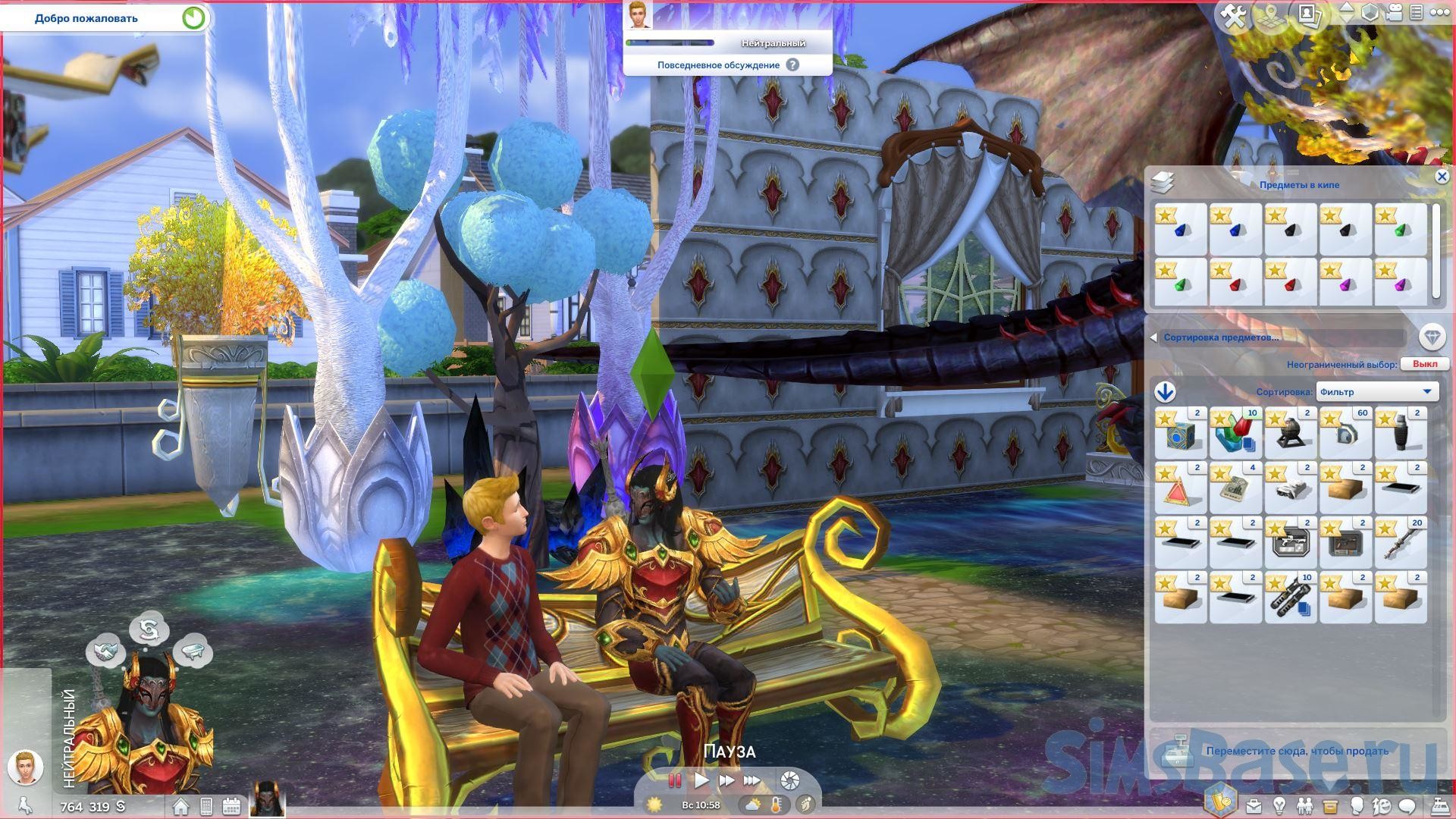Resume the game at normal play speed
Image resolution: width=1456 pixels, height=819 pixels.
tap(701, 780)
